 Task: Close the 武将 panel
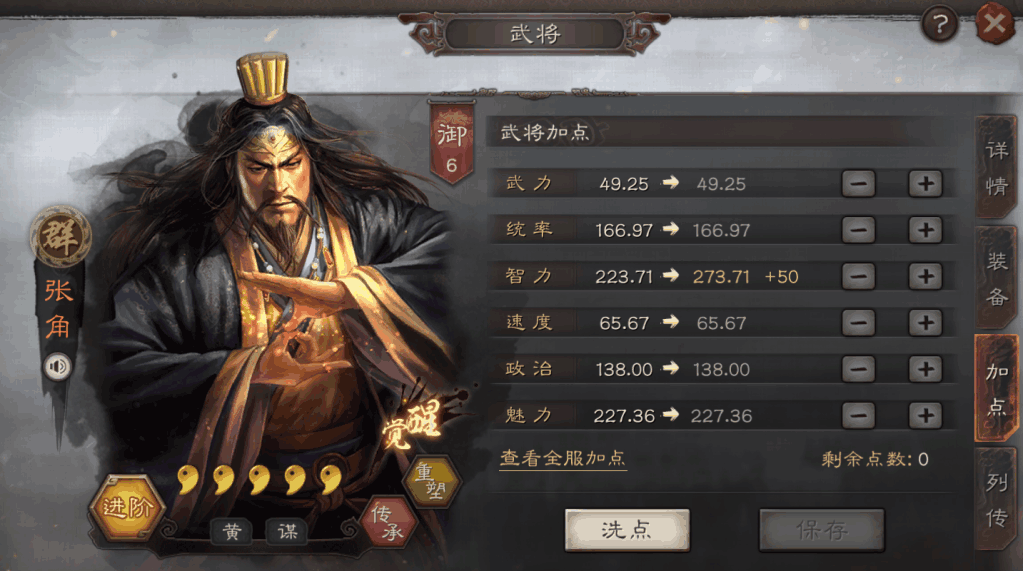(x=994, y=24)
